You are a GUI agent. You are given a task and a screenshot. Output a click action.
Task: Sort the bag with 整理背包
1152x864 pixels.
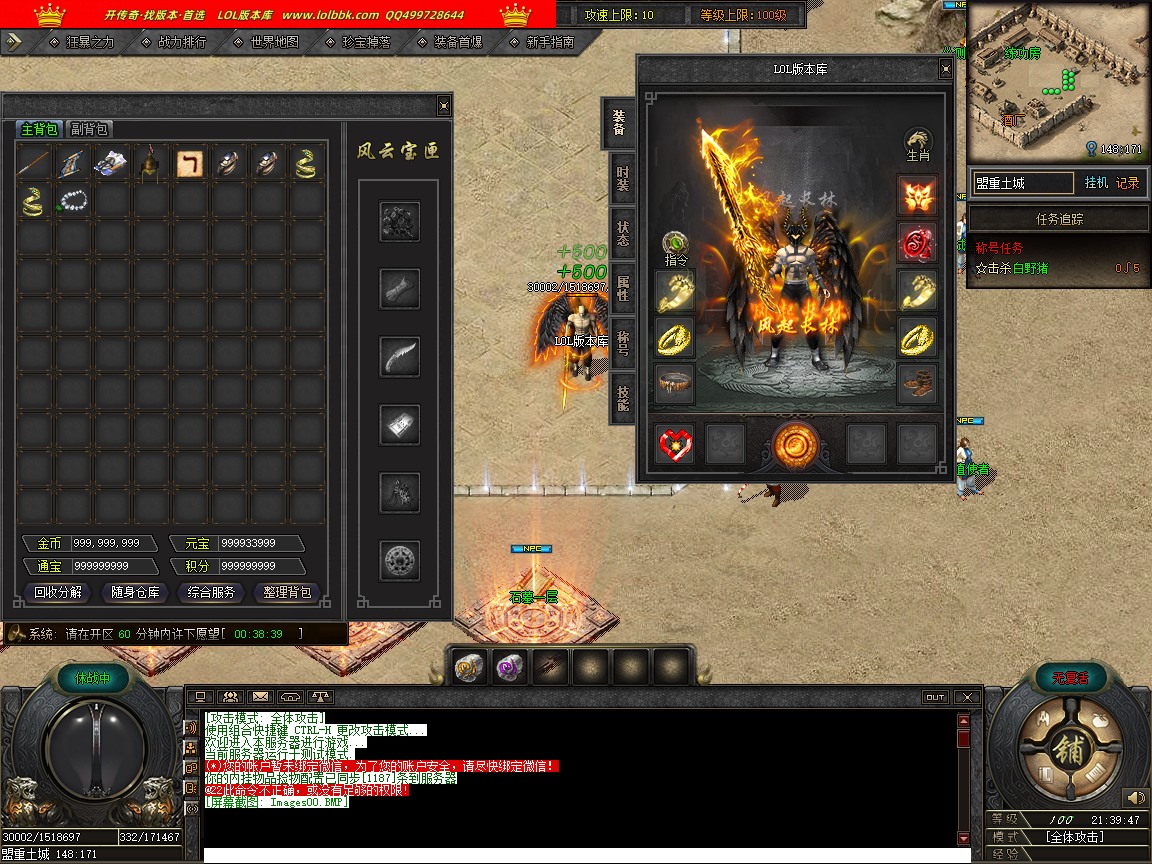[287, 592]
